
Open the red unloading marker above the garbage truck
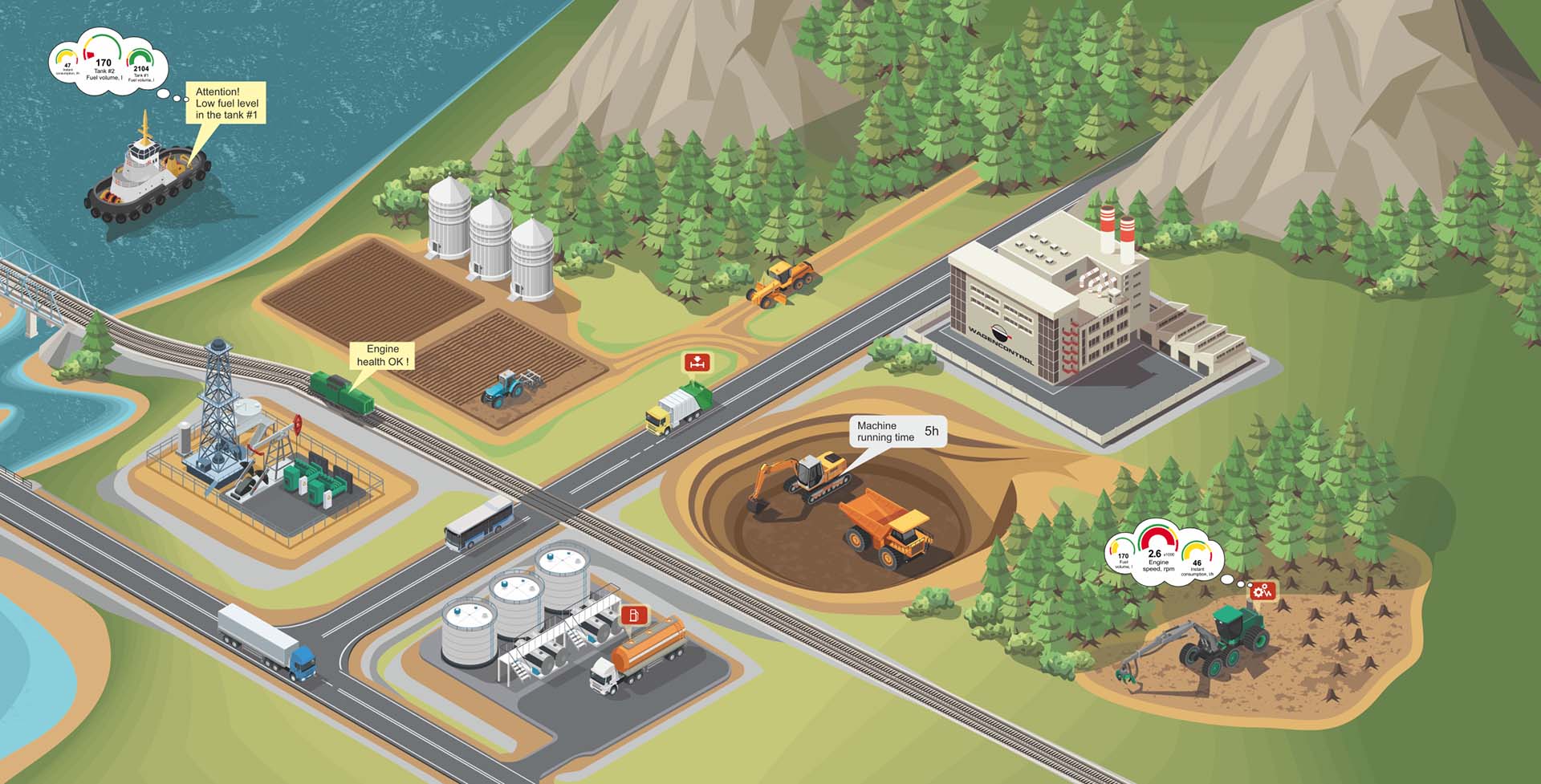tap(697, 362)
